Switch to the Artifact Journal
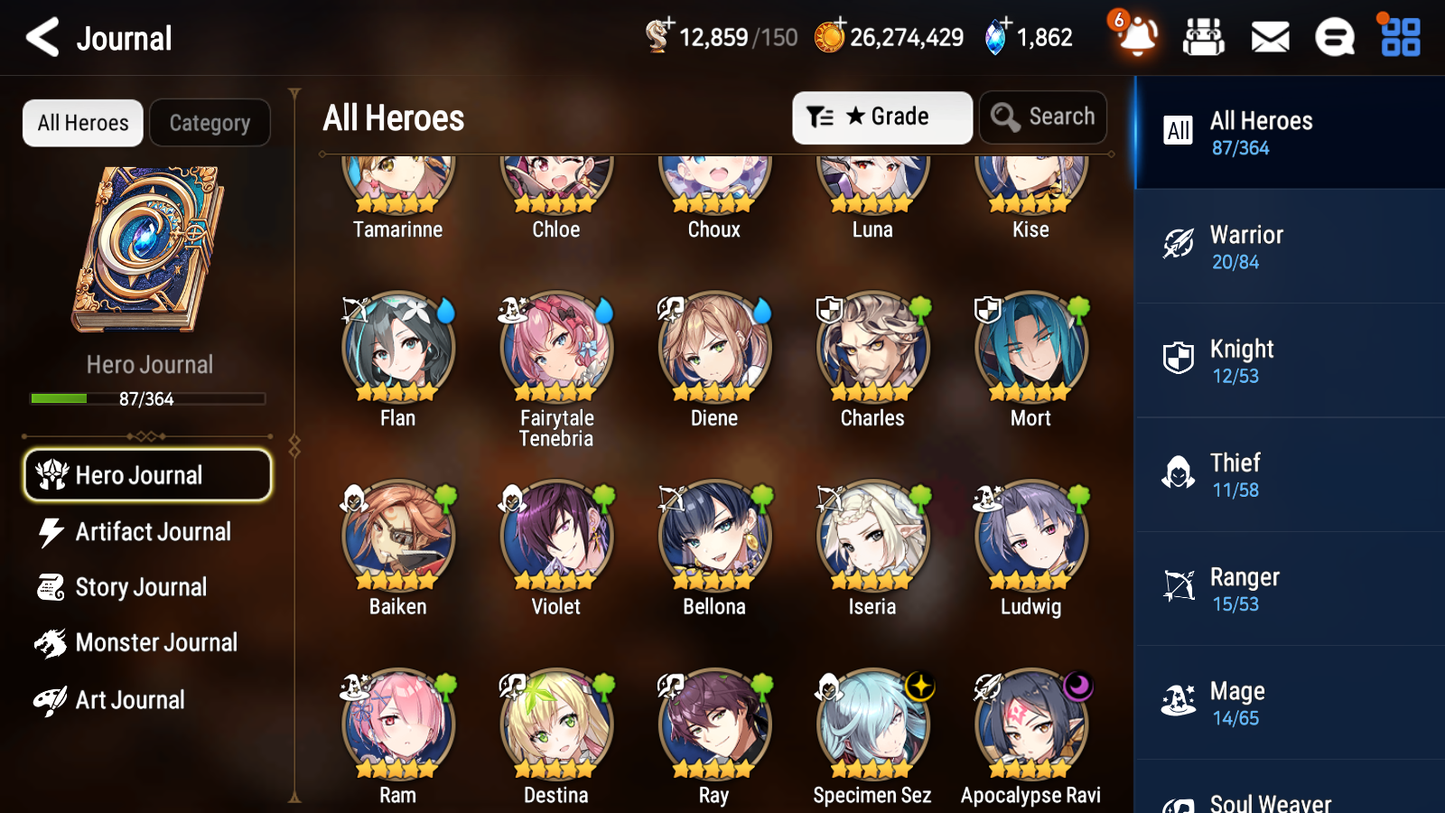The image size is (1445, 813). pyautogui.click(x=152, y=531)
